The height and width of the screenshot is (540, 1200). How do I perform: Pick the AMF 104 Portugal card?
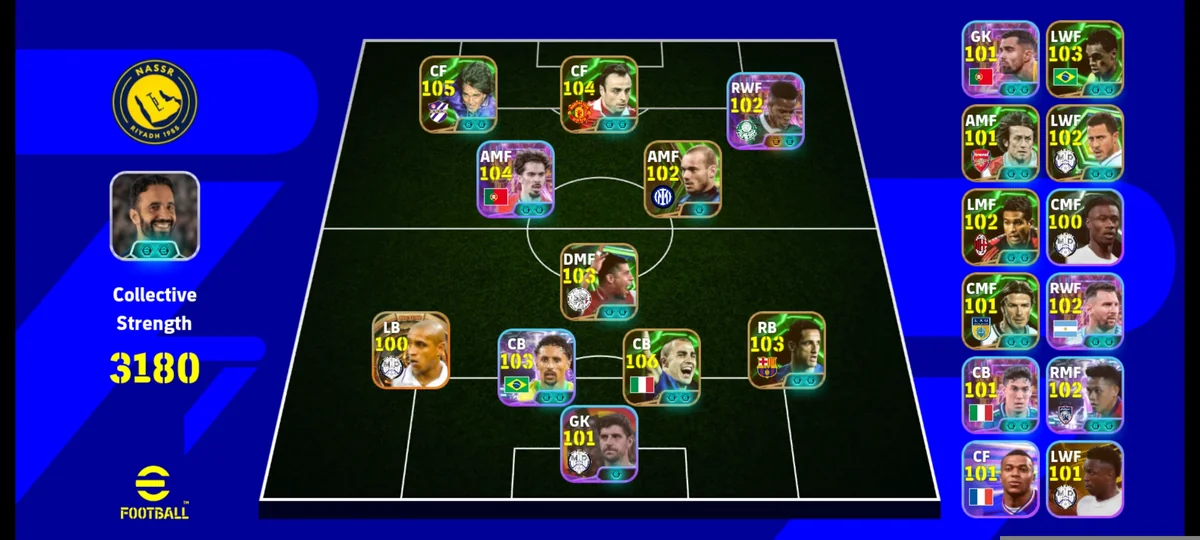tap(516, 178)
